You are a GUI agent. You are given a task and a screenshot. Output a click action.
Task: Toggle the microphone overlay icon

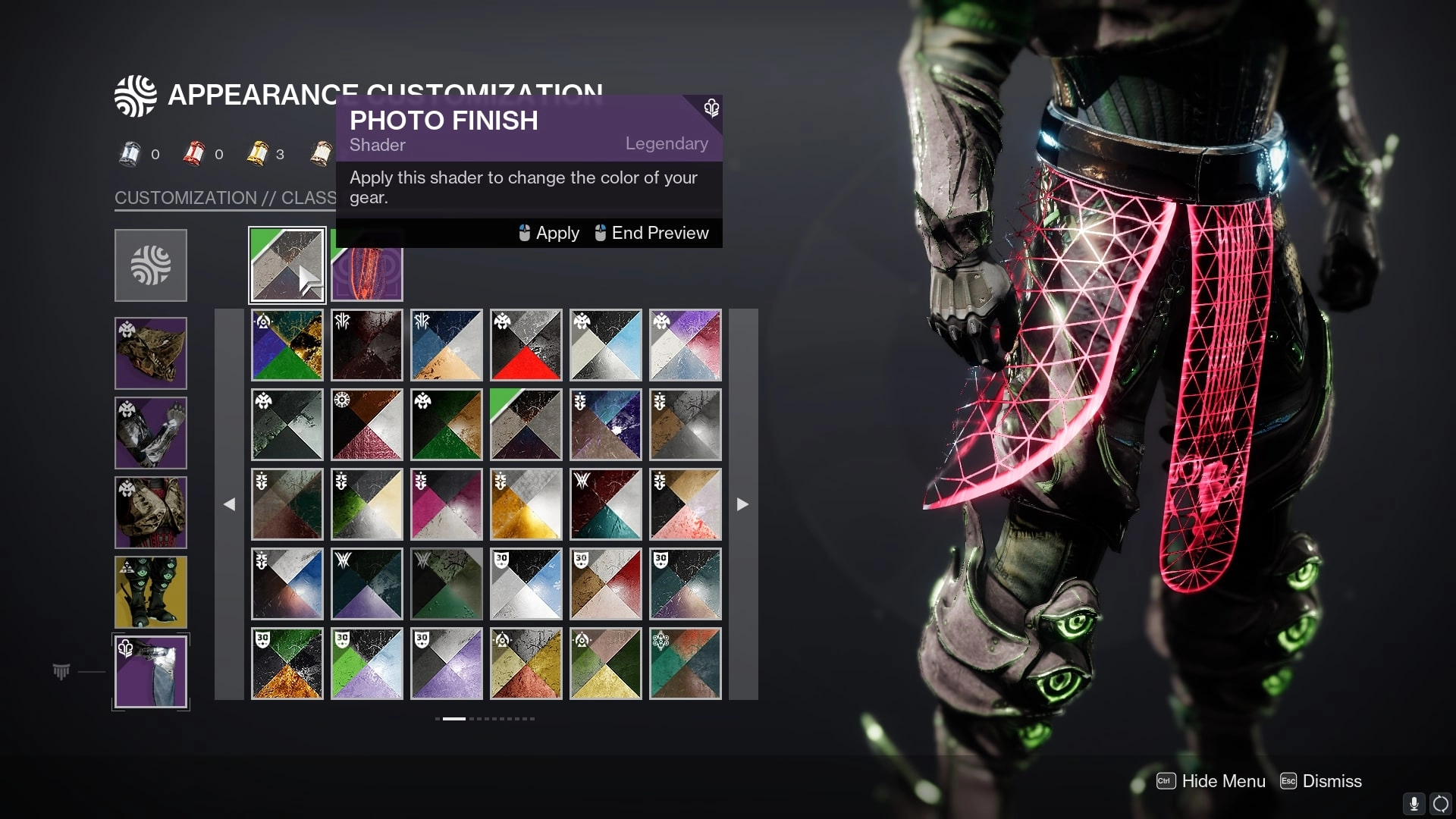tap(1414, 804)
